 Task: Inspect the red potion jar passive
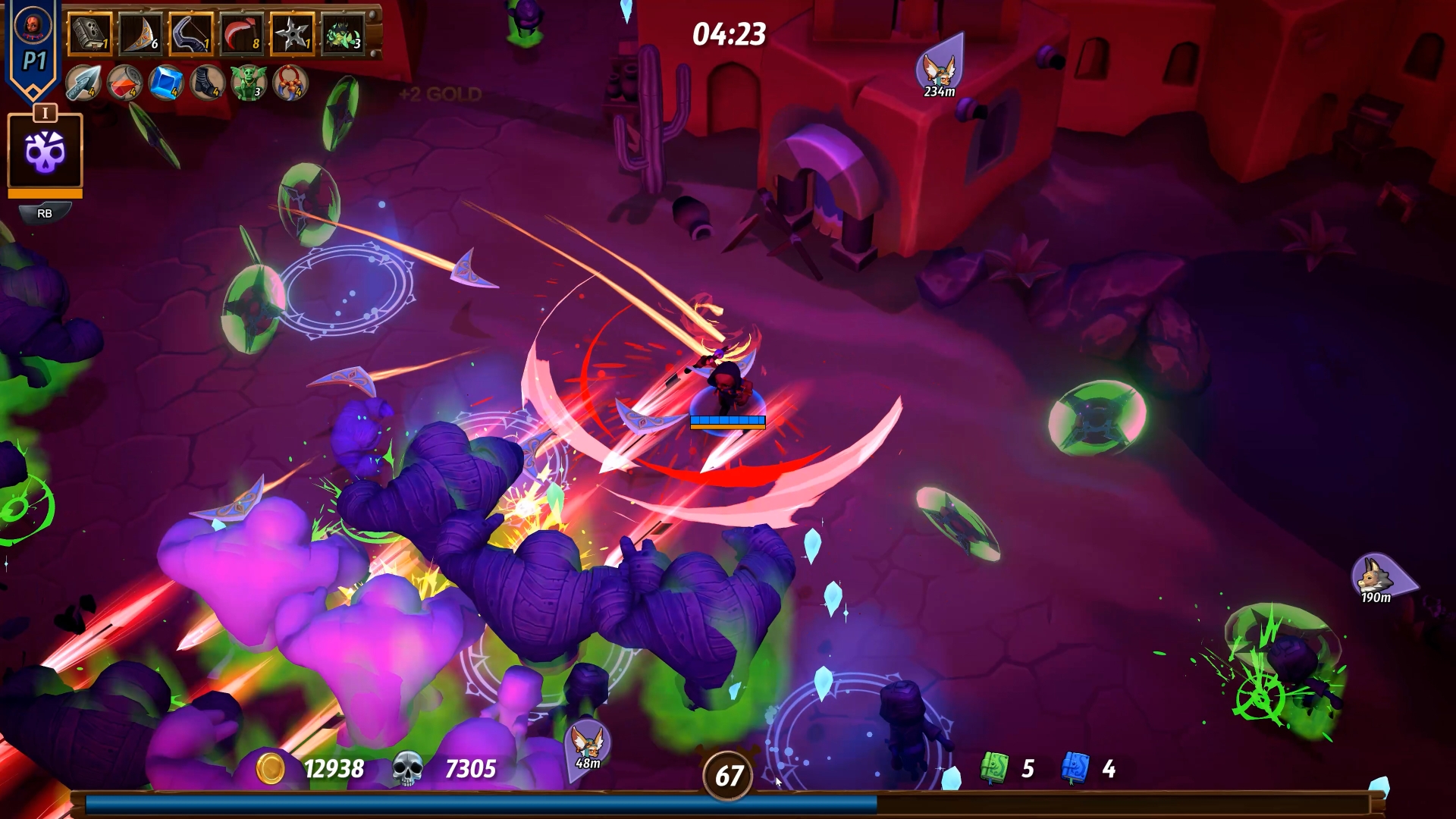click(124, 83)
